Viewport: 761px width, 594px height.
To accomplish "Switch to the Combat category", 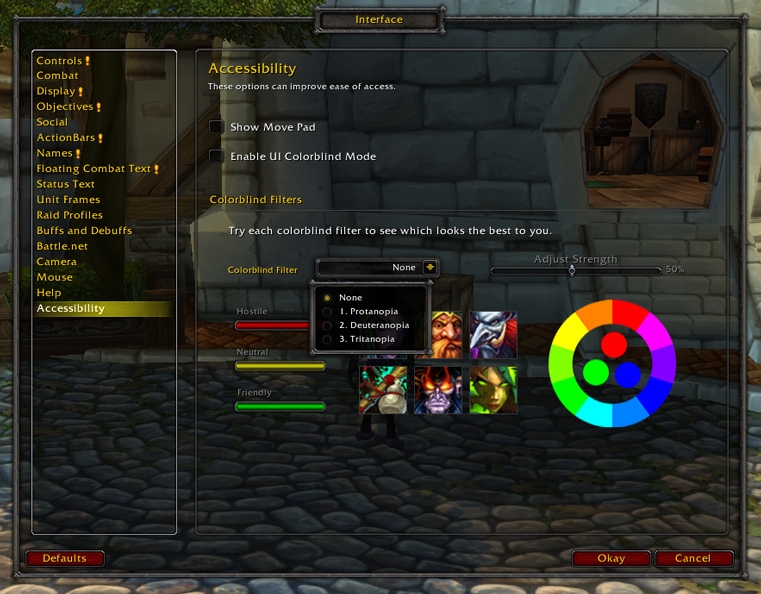I will click(x=57, y=76).
